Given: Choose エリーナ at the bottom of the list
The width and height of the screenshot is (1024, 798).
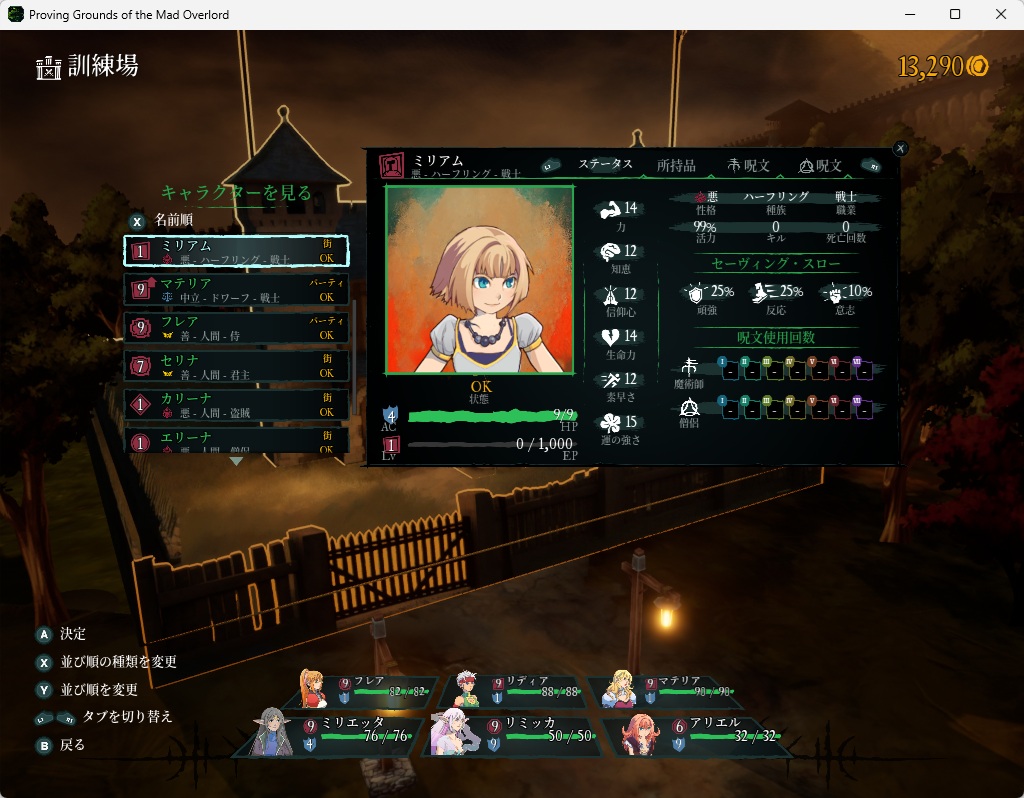Looking at the screenshot, I should click(236, 440).
